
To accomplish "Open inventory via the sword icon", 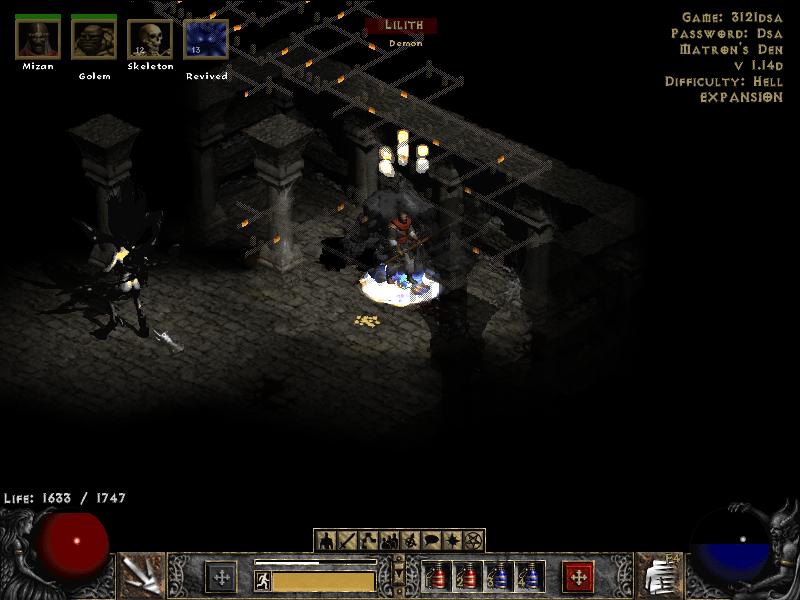I will (346, 541).
